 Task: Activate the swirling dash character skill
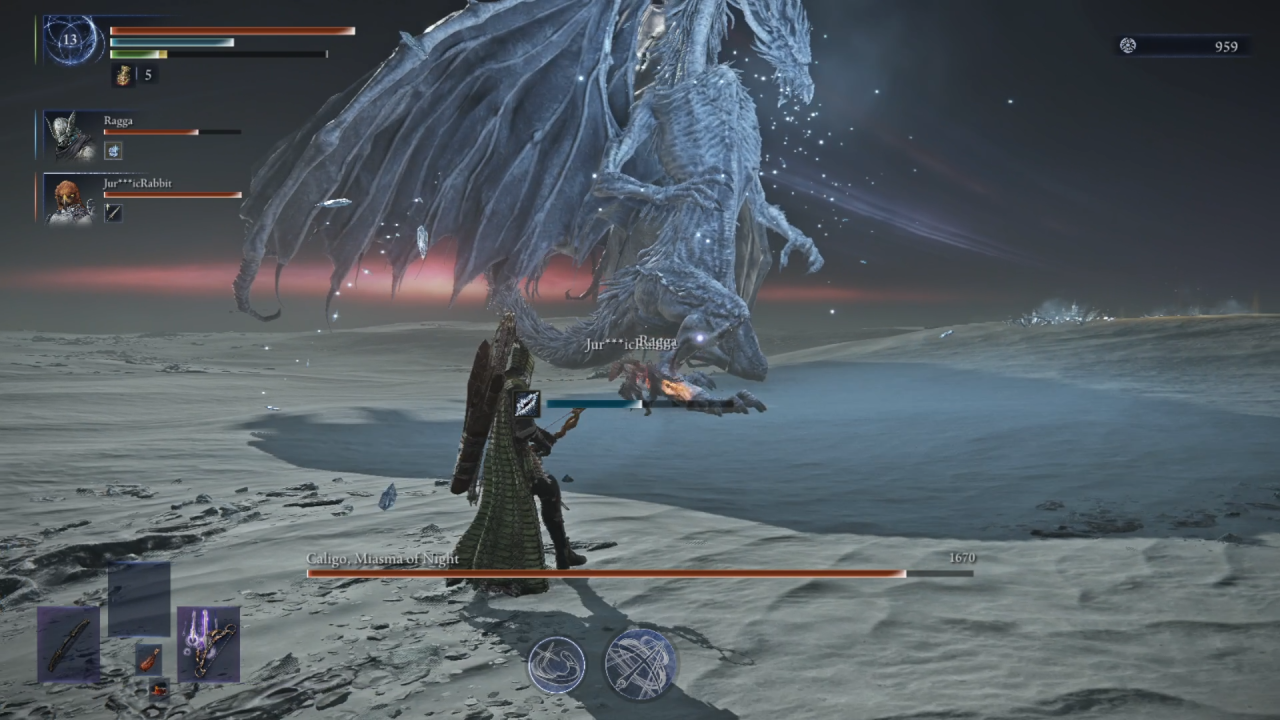click(x=557, y=664)
